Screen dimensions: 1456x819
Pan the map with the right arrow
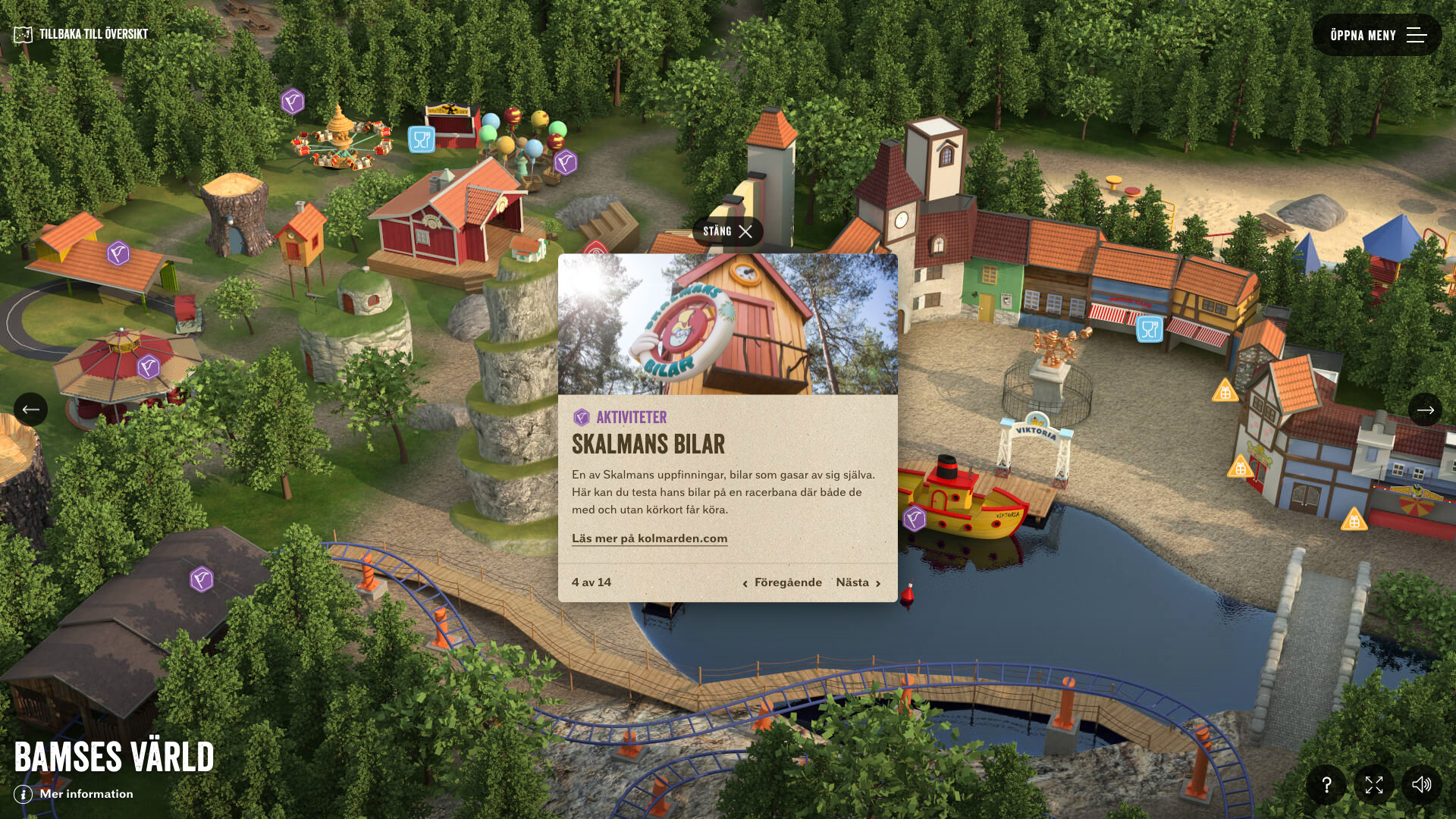[1425, 409]
